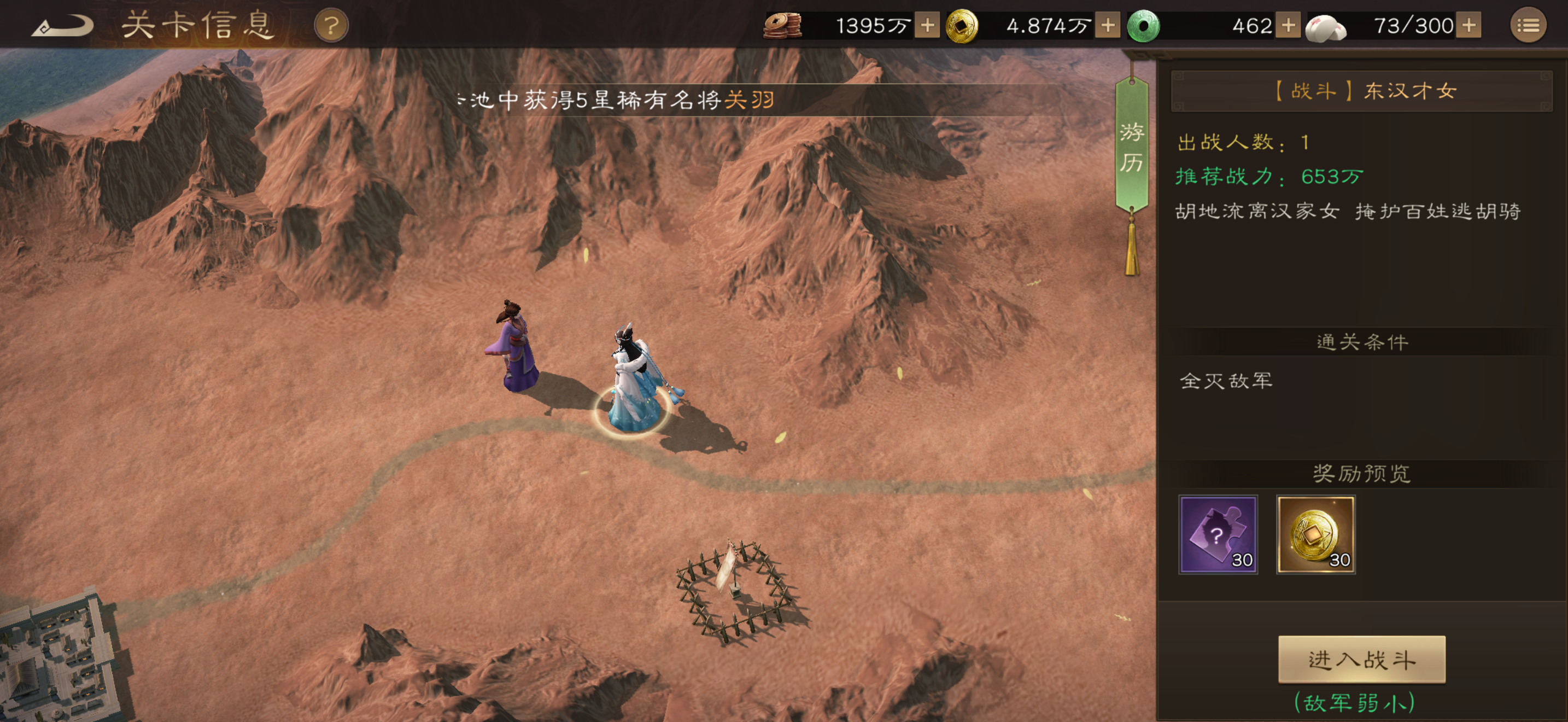The height and width of the screenshot is (722, 1568).
Task: Go back using the return arrow
Action: tap(62, 26)
